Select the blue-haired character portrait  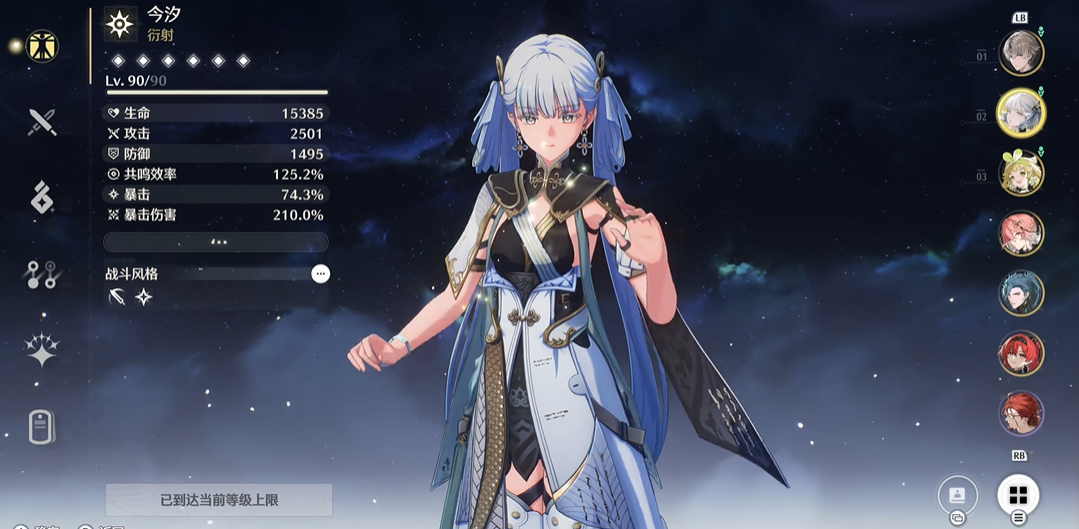[1021, 293]
